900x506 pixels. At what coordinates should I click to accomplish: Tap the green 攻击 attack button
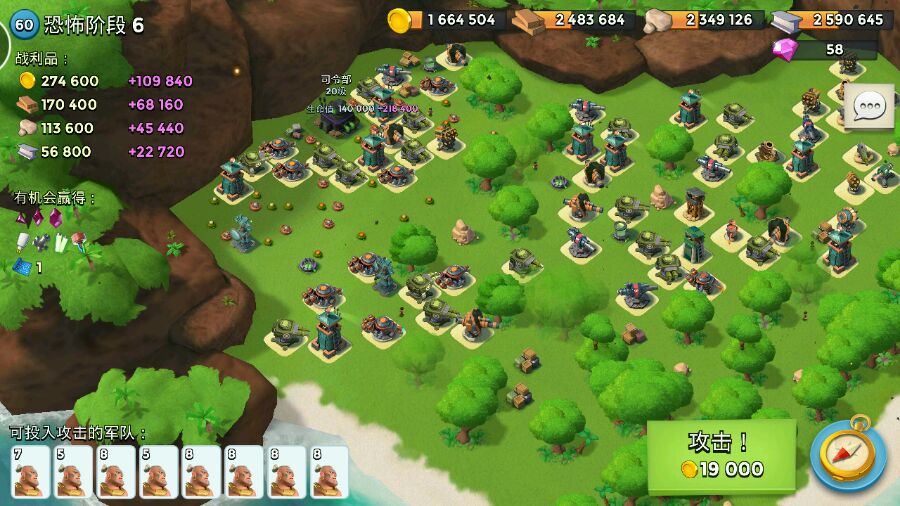click(x=721, y=455)
